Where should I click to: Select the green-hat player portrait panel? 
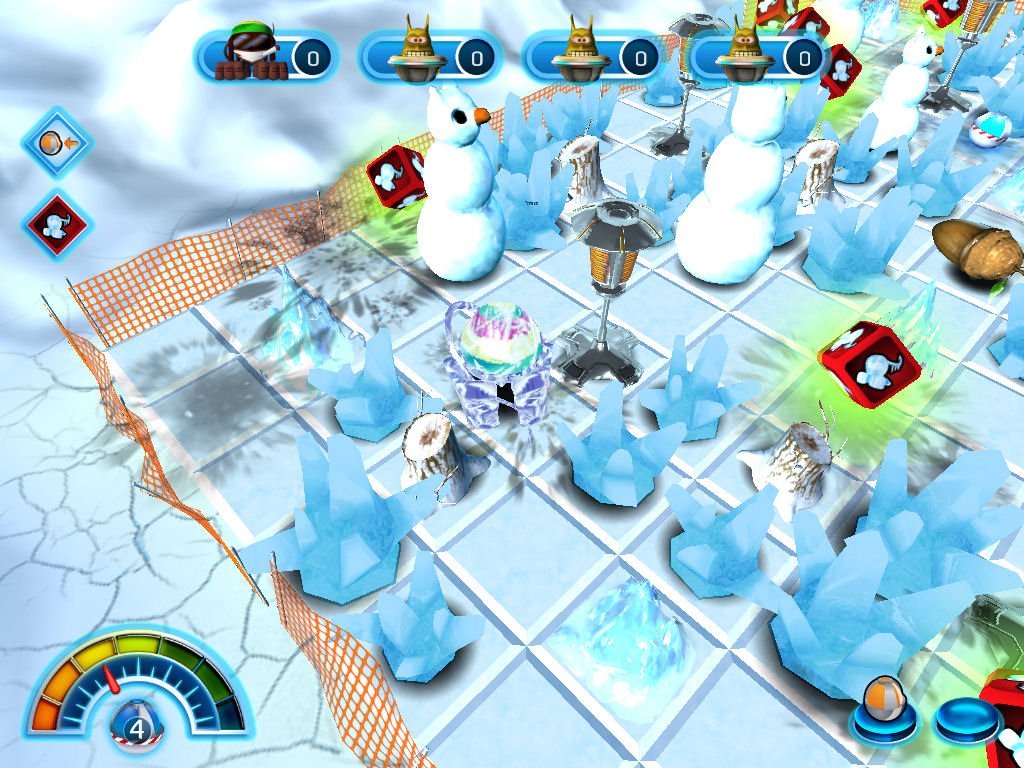pos(265,55)
